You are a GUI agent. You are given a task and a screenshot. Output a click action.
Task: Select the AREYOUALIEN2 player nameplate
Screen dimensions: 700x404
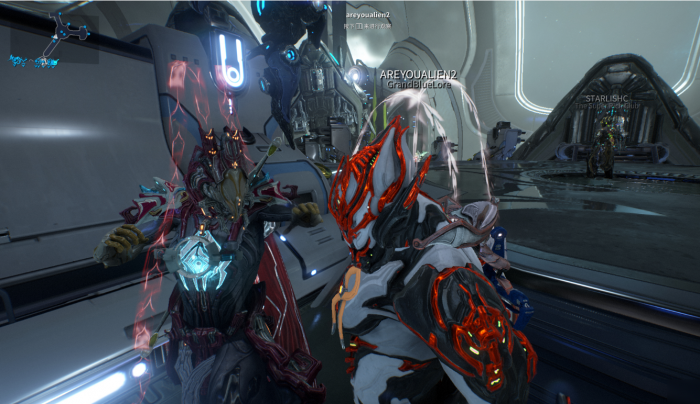(418, 75)
